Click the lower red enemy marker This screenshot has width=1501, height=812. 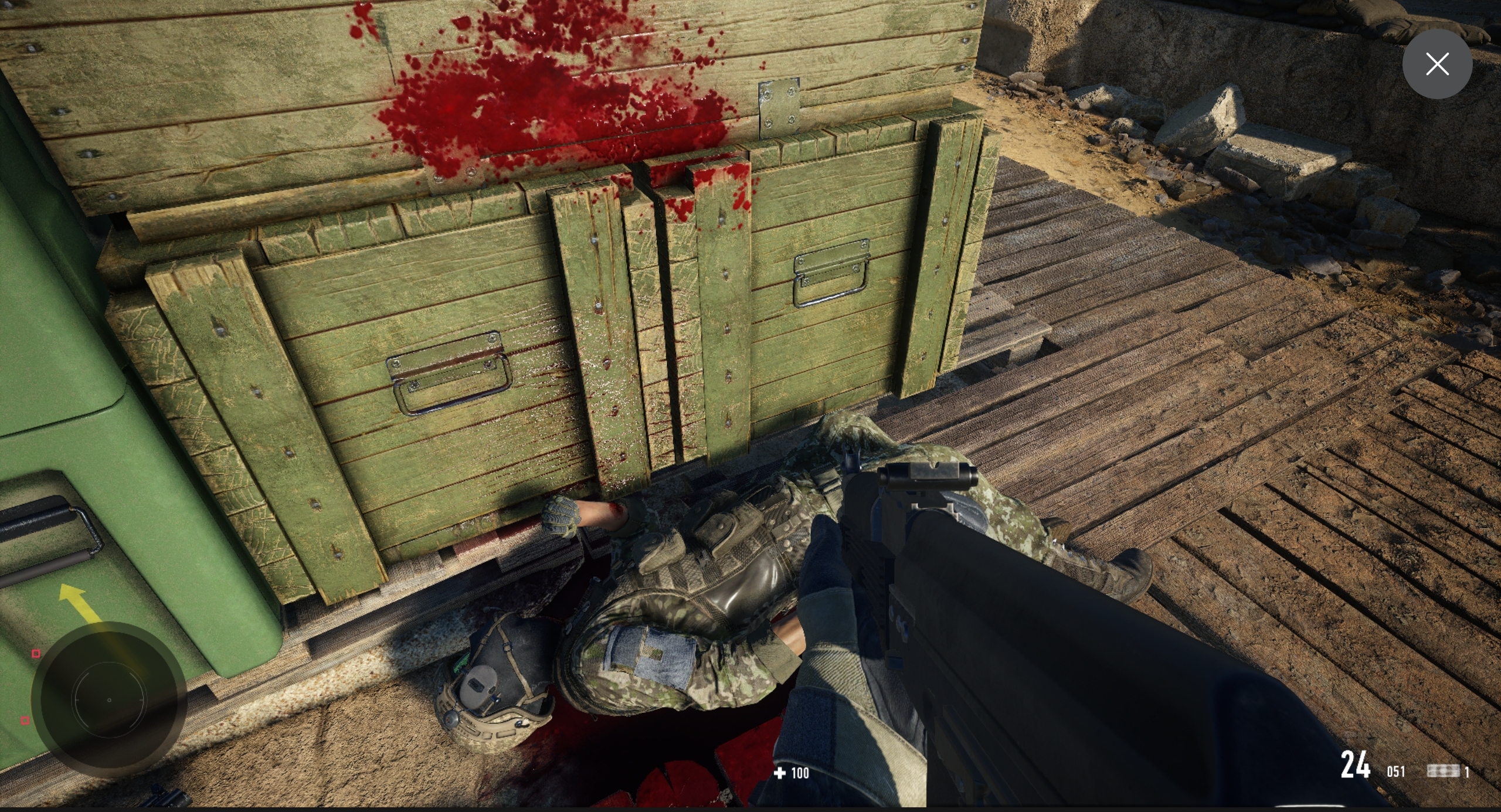(25, 721)
